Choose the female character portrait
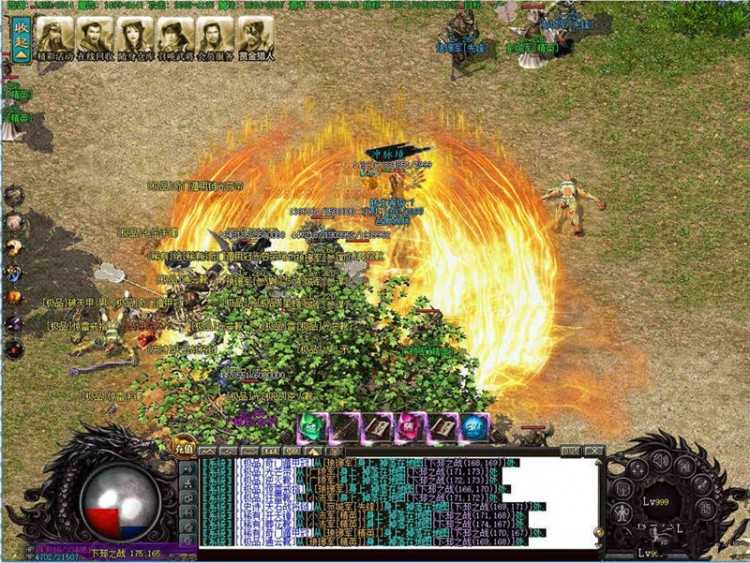Viewport: 750px width, 563px height. [x=134, y=35]
